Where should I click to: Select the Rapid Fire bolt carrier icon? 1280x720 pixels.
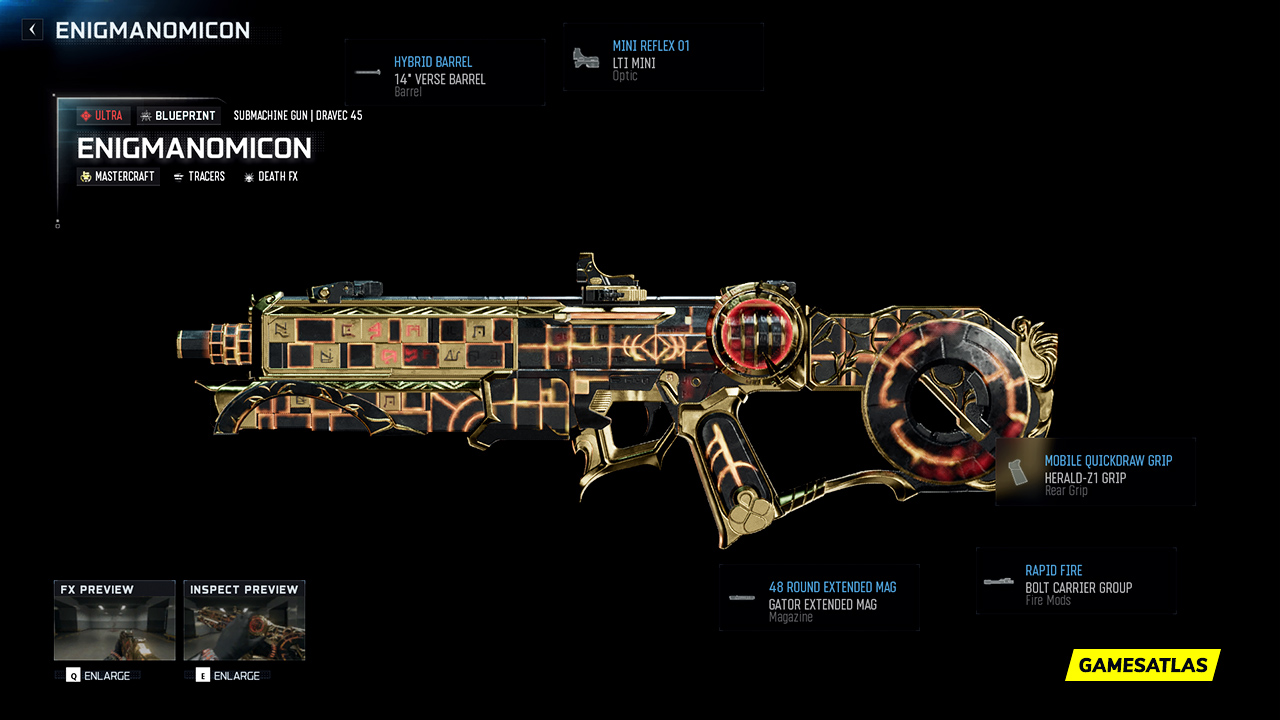pyautogui.click(x=999, y=580)
